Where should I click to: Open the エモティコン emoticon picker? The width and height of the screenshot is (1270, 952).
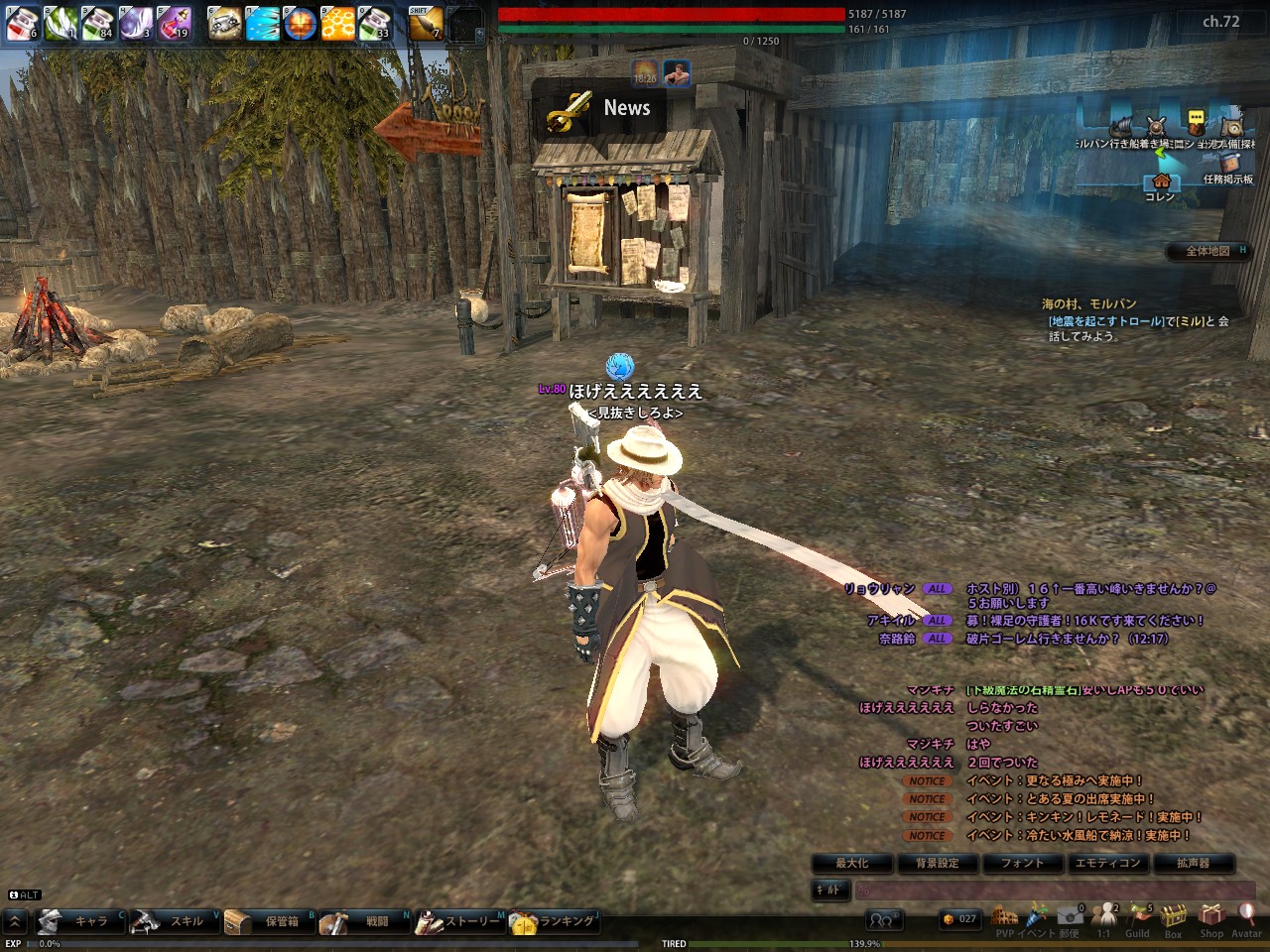pyautogui.click(x=1107, y=863)
